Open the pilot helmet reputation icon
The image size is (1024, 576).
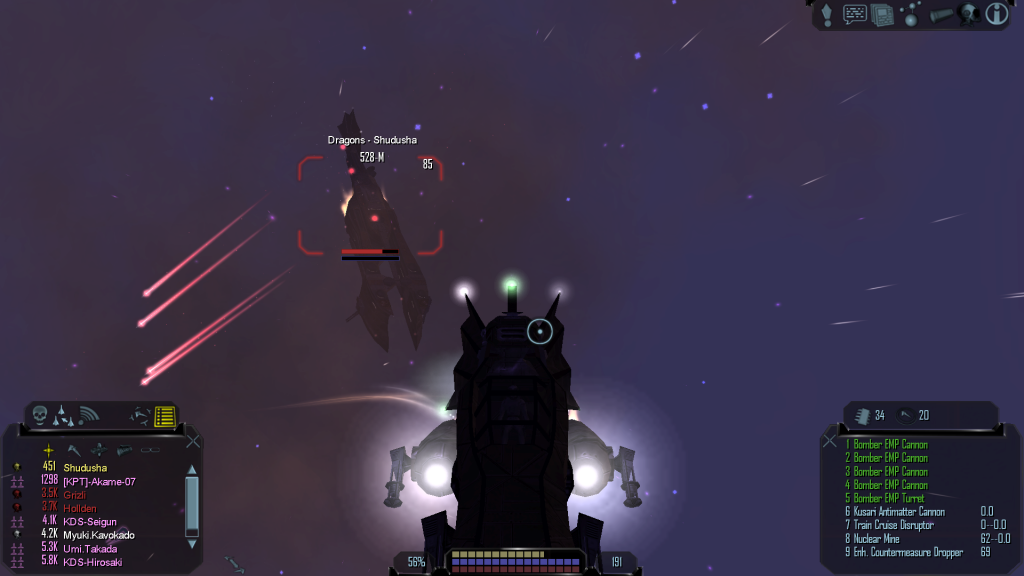967,14
